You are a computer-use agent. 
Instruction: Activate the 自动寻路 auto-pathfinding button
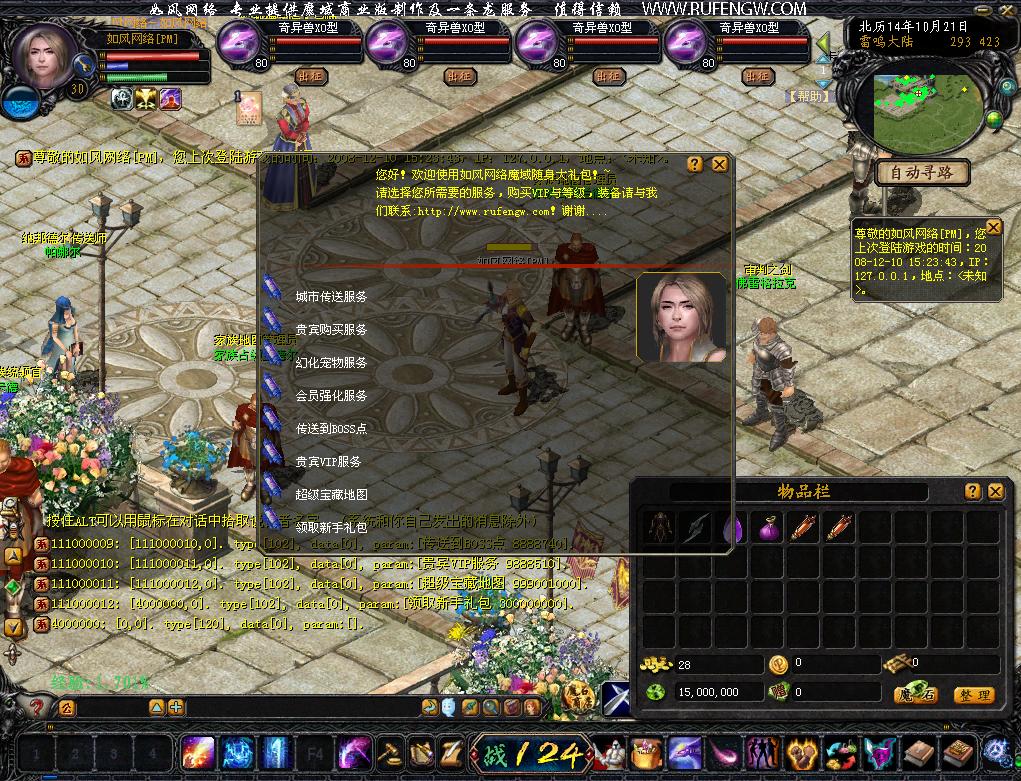click(923, 173)
